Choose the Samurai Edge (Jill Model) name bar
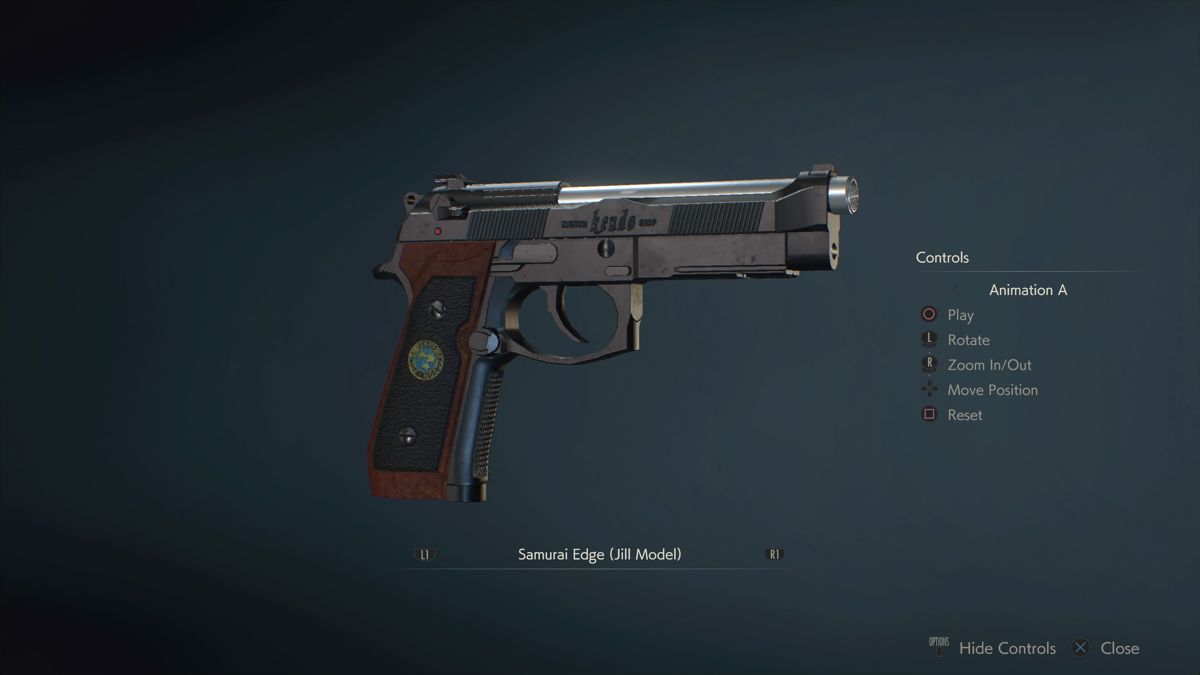The height and width of the screenshot is (675, 1200). click(x=599, y=554)
